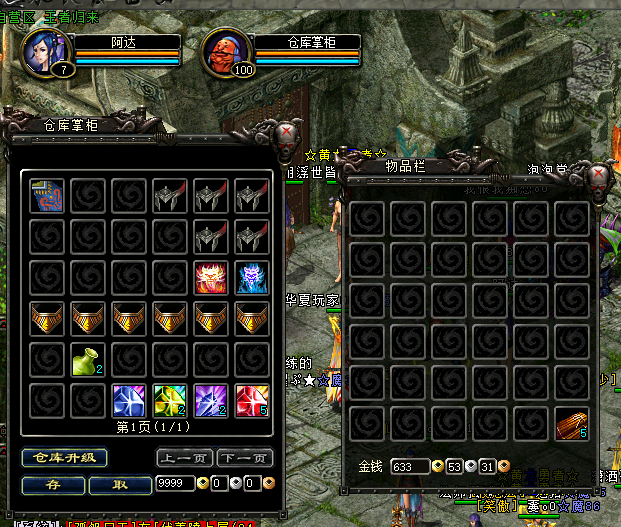621x527 pixels.
Task: Close the 物品栏 inventory window
Action: pyautogui.click(x=600, y=178)
